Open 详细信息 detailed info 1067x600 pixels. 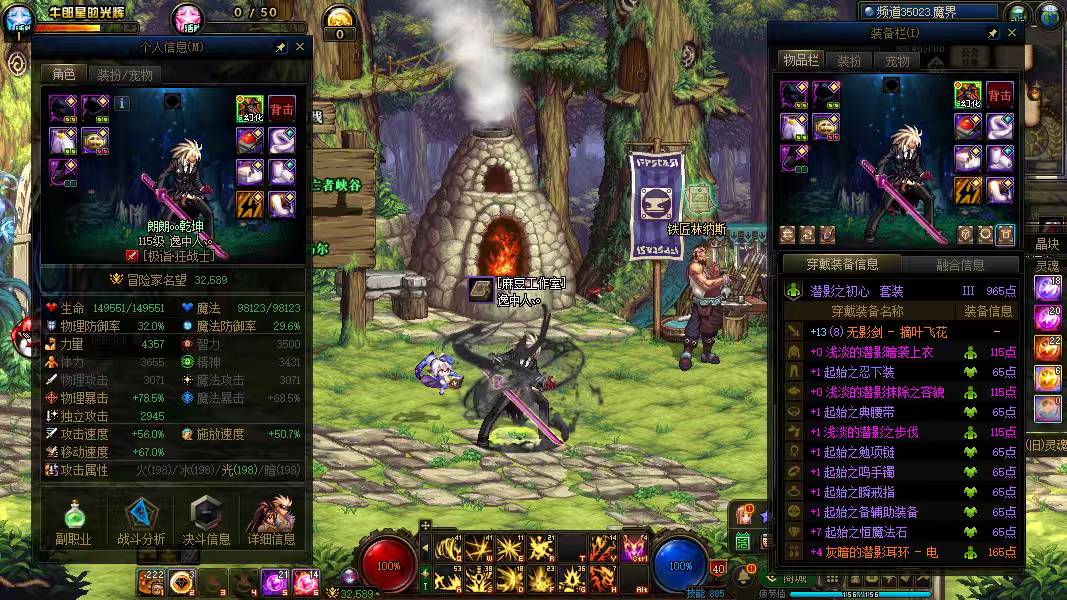pos(271,522)
